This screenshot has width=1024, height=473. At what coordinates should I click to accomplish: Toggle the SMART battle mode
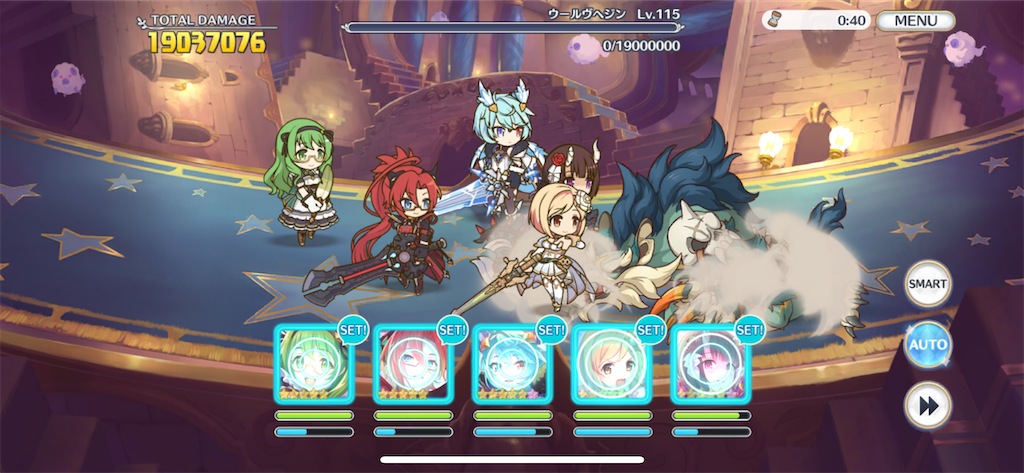927,284
